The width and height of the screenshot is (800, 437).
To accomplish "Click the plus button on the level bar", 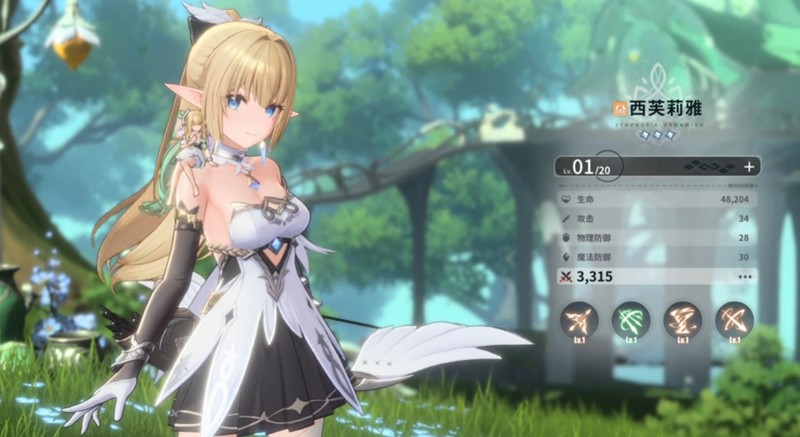I will click(748, 166).
